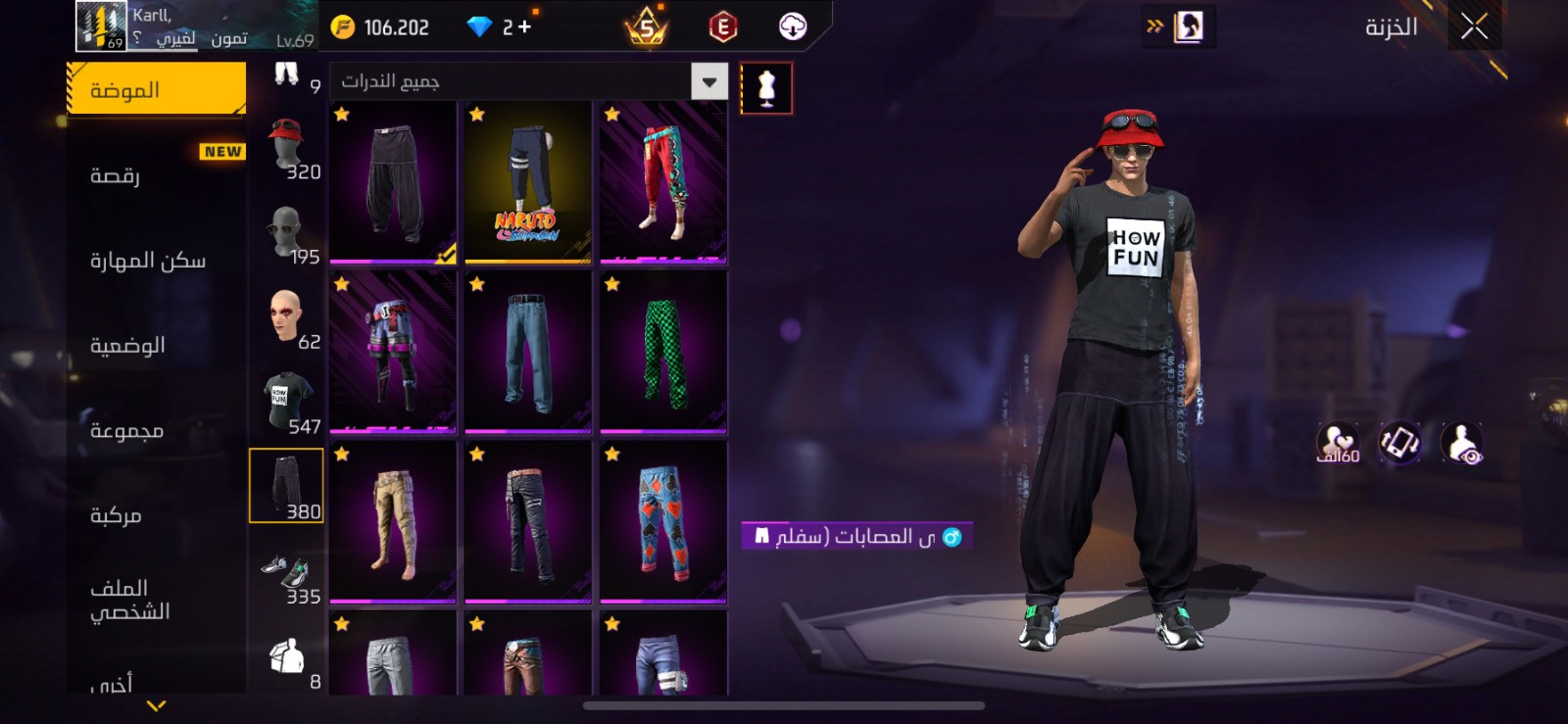Select the سكن المهارة skill skin tab
The height and width of the screenshot is (724, 1568).
(x=156, y=261)
